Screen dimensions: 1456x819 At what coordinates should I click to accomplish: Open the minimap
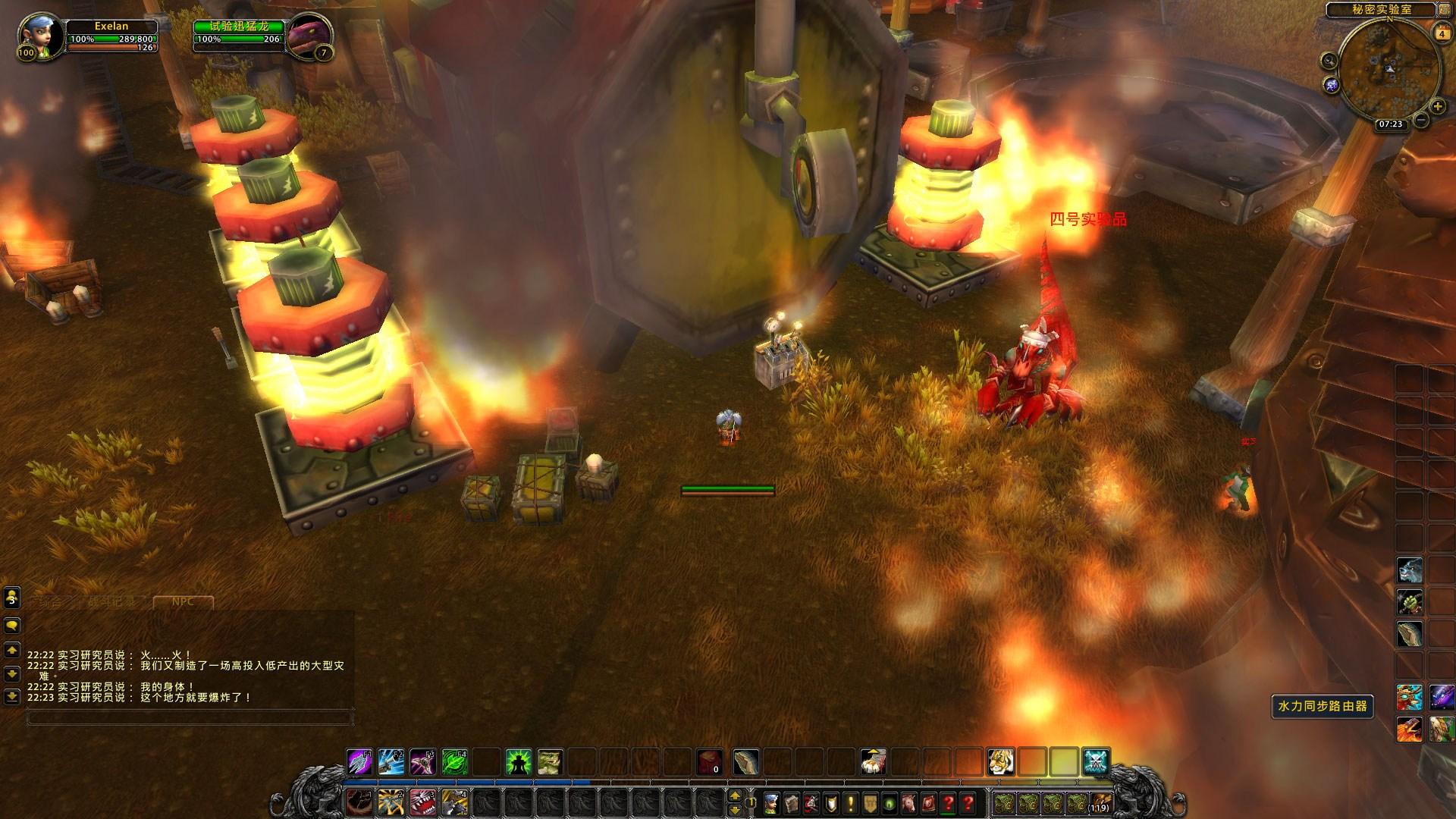1389,71
